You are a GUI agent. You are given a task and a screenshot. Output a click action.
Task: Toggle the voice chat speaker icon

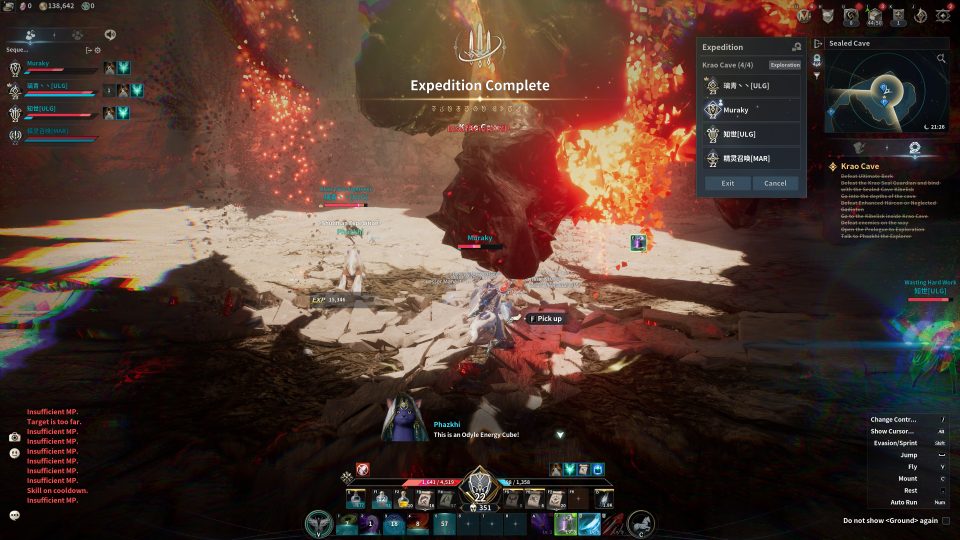109,34
